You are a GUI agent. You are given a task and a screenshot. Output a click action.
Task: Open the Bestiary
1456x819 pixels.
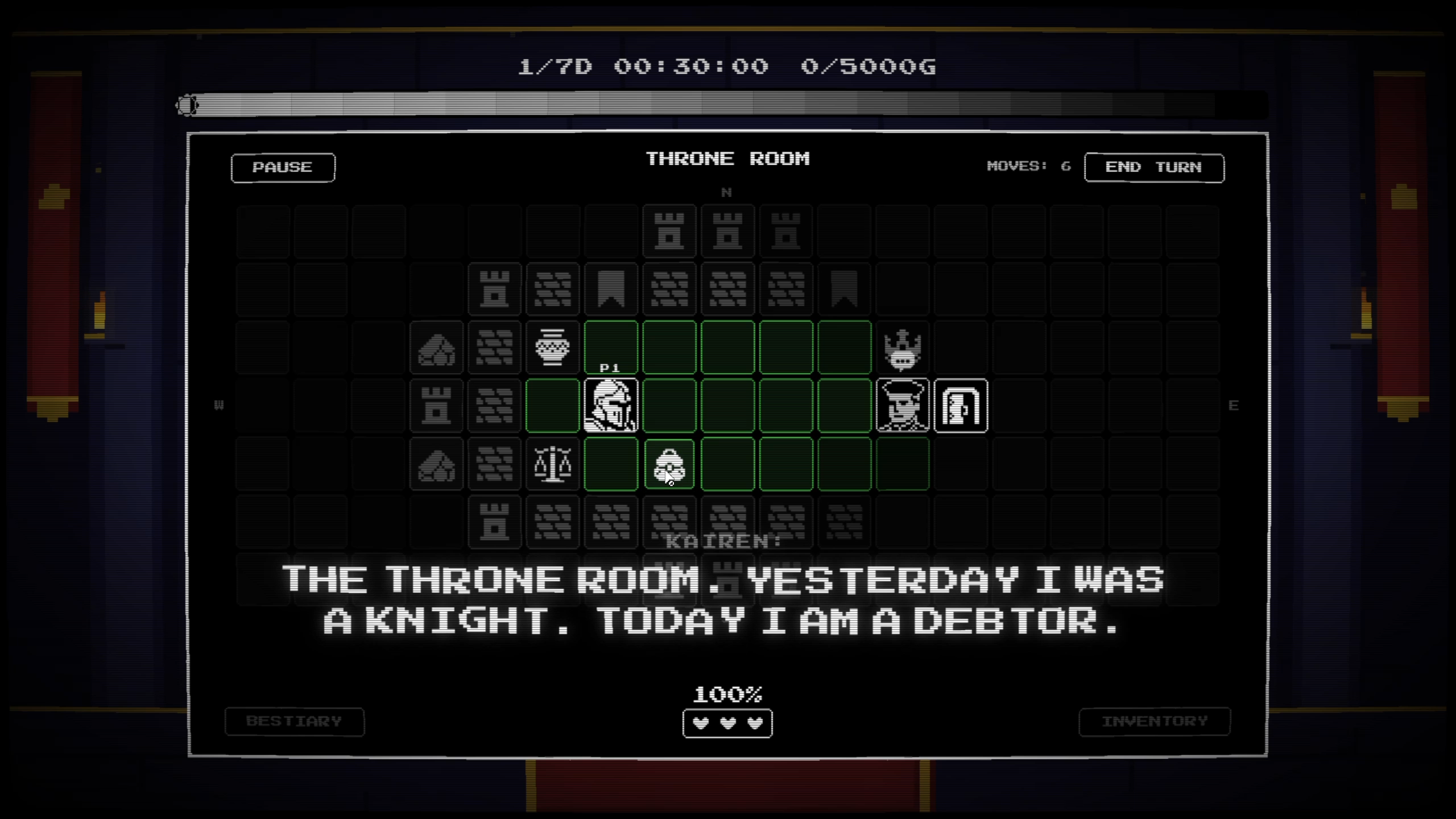294,721
